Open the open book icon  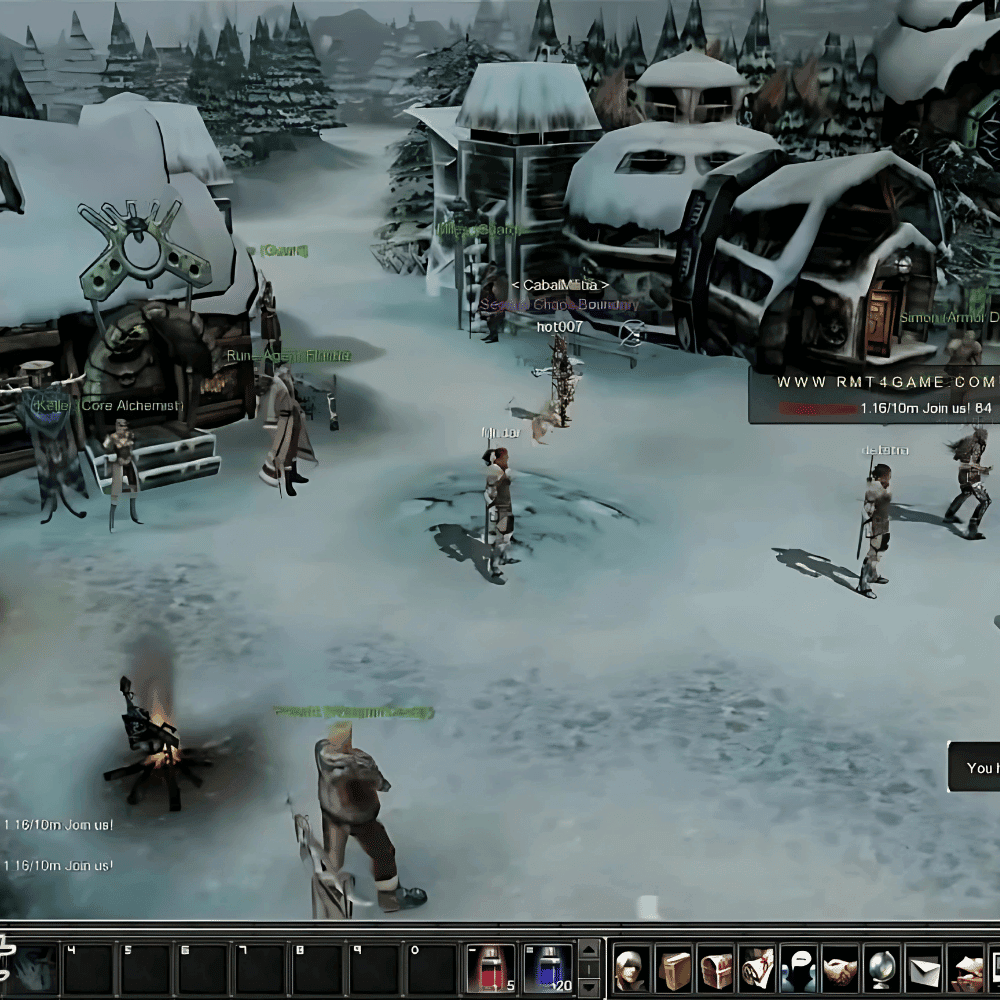point(965,969)
